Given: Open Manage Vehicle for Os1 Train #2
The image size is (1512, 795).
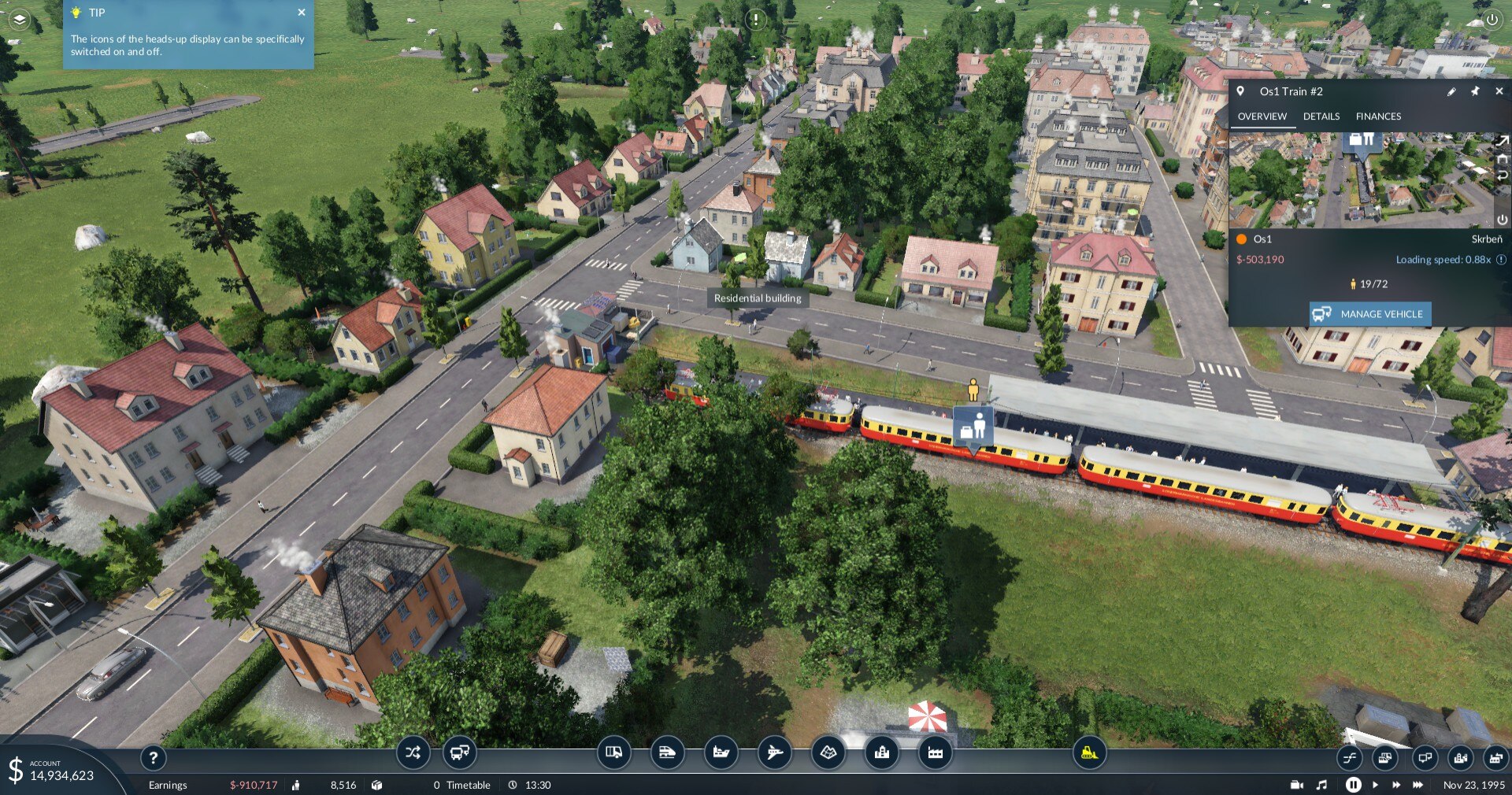Looking at the screenshot, I should [x=1370, y=314].
